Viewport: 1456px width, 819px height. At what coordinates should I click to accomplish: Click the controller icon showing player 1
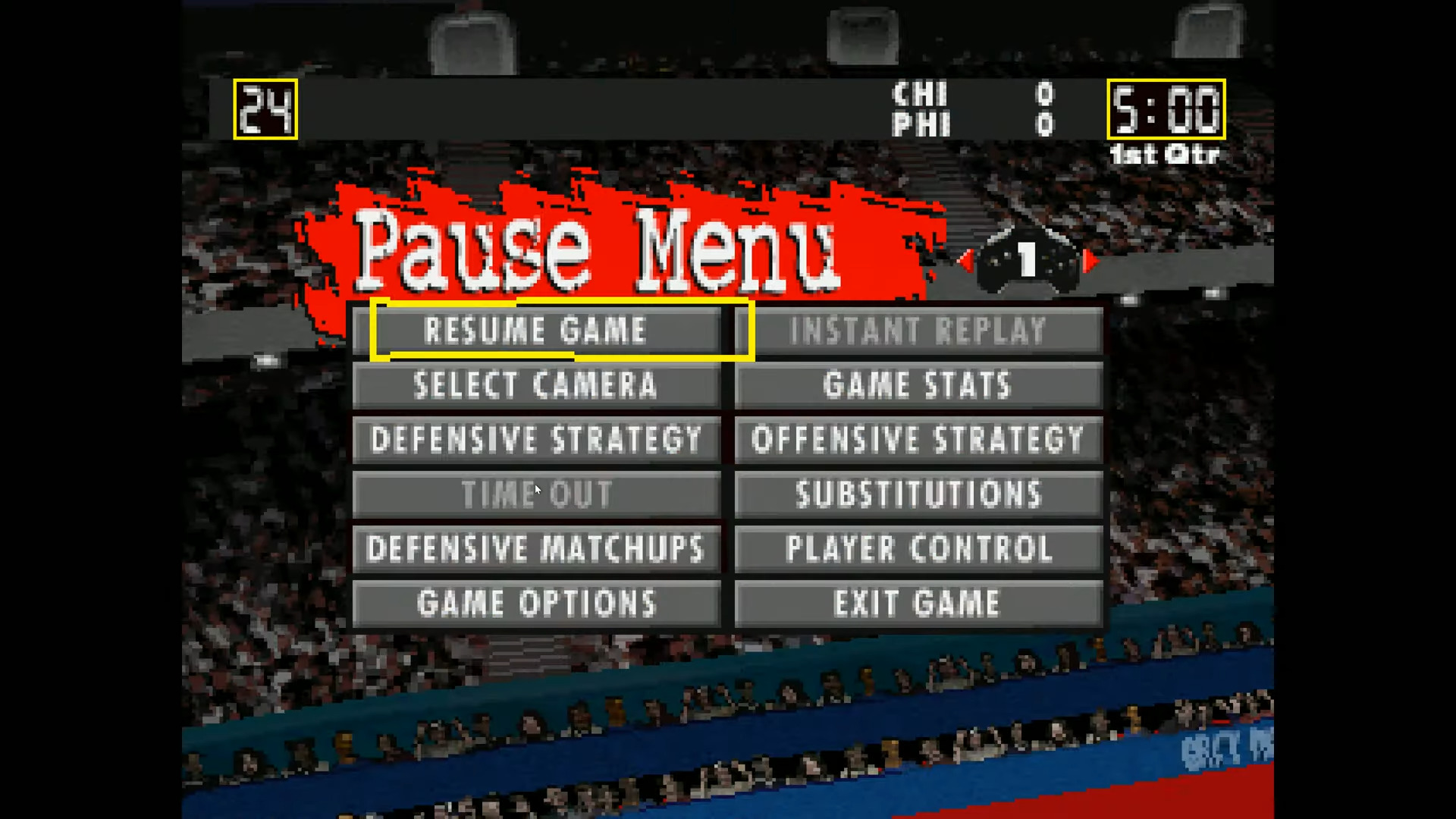click(1028, 262)
